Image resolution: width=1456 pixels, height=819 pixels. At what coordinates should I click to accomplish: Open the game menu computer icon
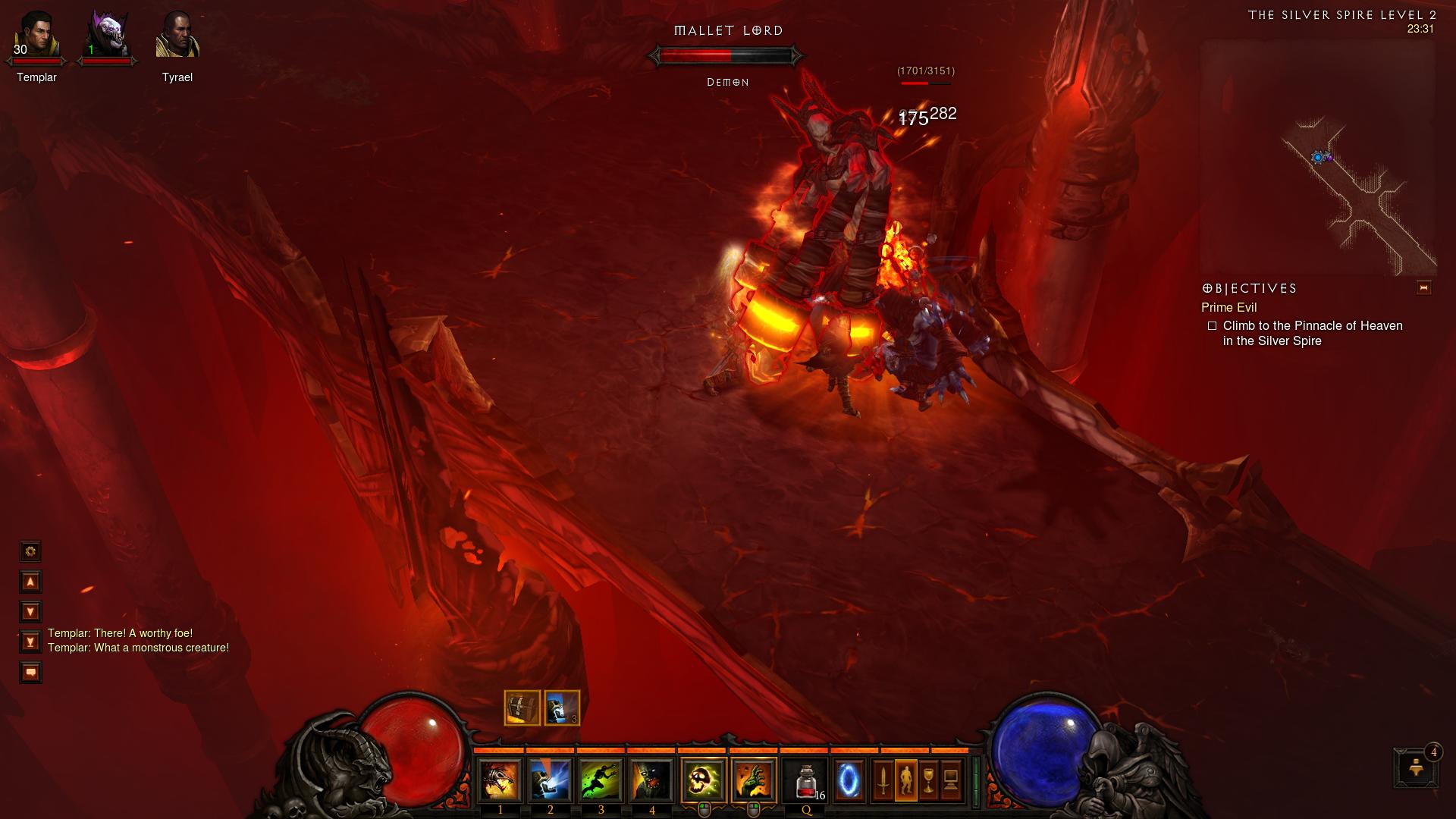[x=952, y=780]
